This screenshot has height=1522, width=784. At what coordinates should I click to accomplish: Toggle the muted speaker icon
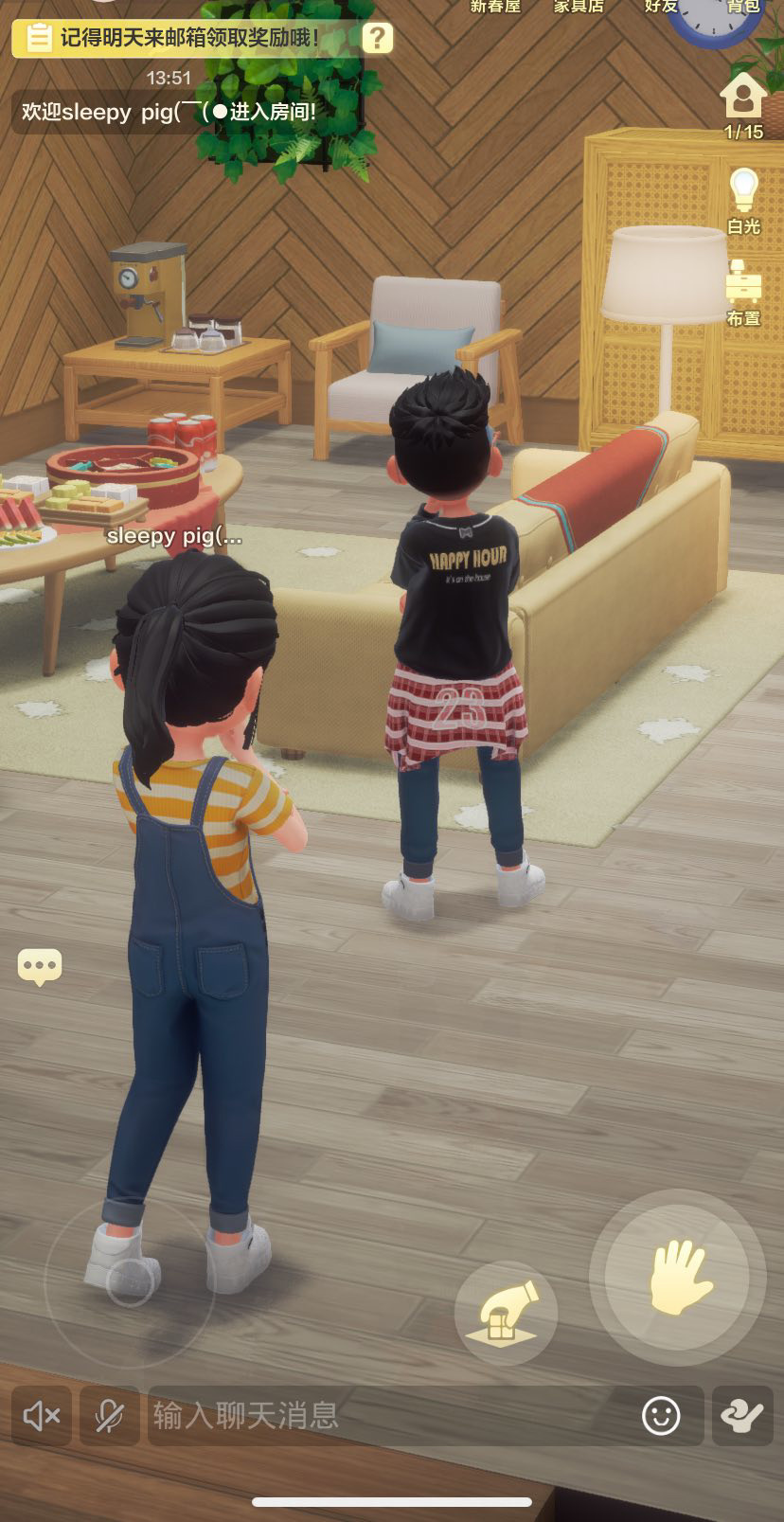[42, 1416]
